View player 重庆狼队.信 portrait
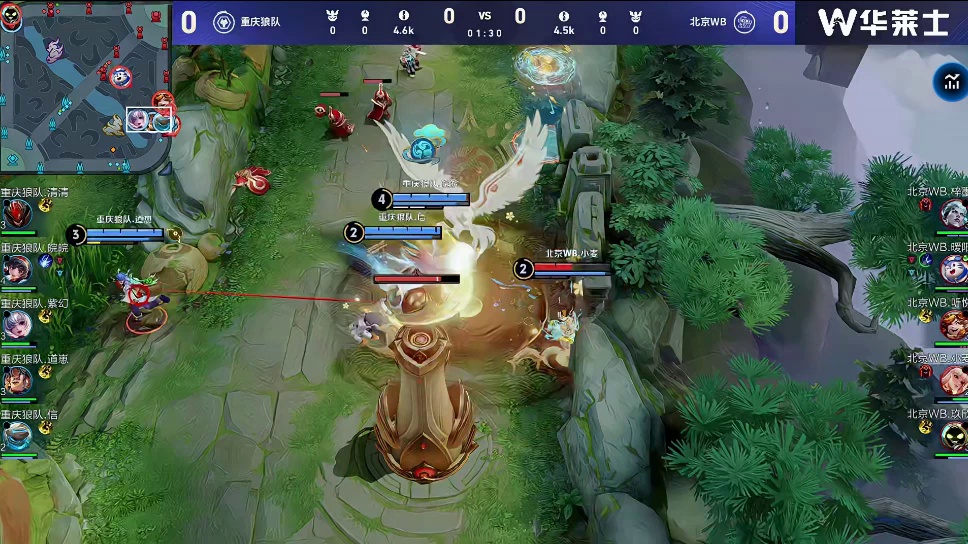This screenshot has height=544, width=968. point(16,436)
